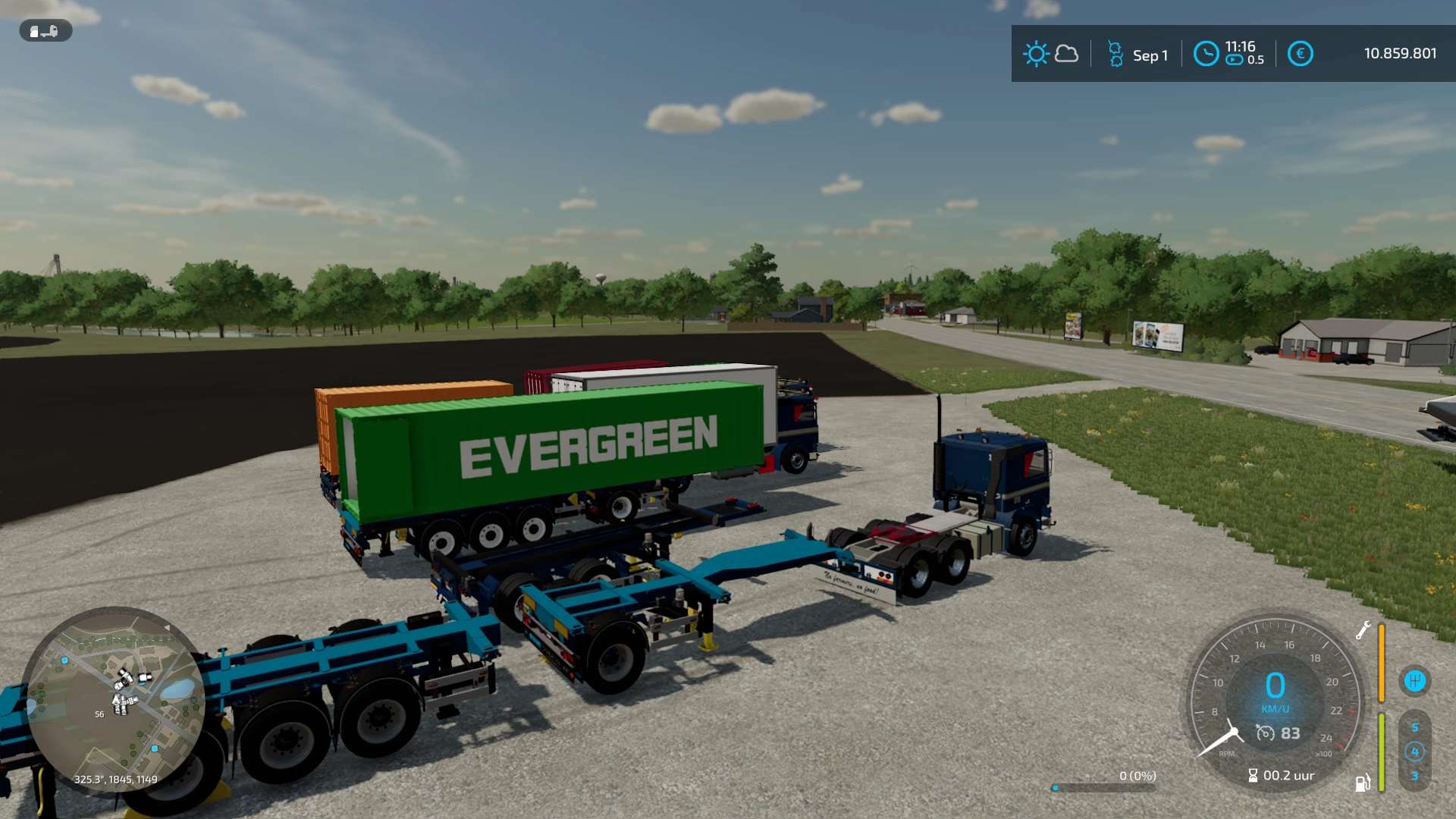Screen dimensions: 1456x819
Task: Toggle the cruise control icon beside 83
Action: [1265, 733]
